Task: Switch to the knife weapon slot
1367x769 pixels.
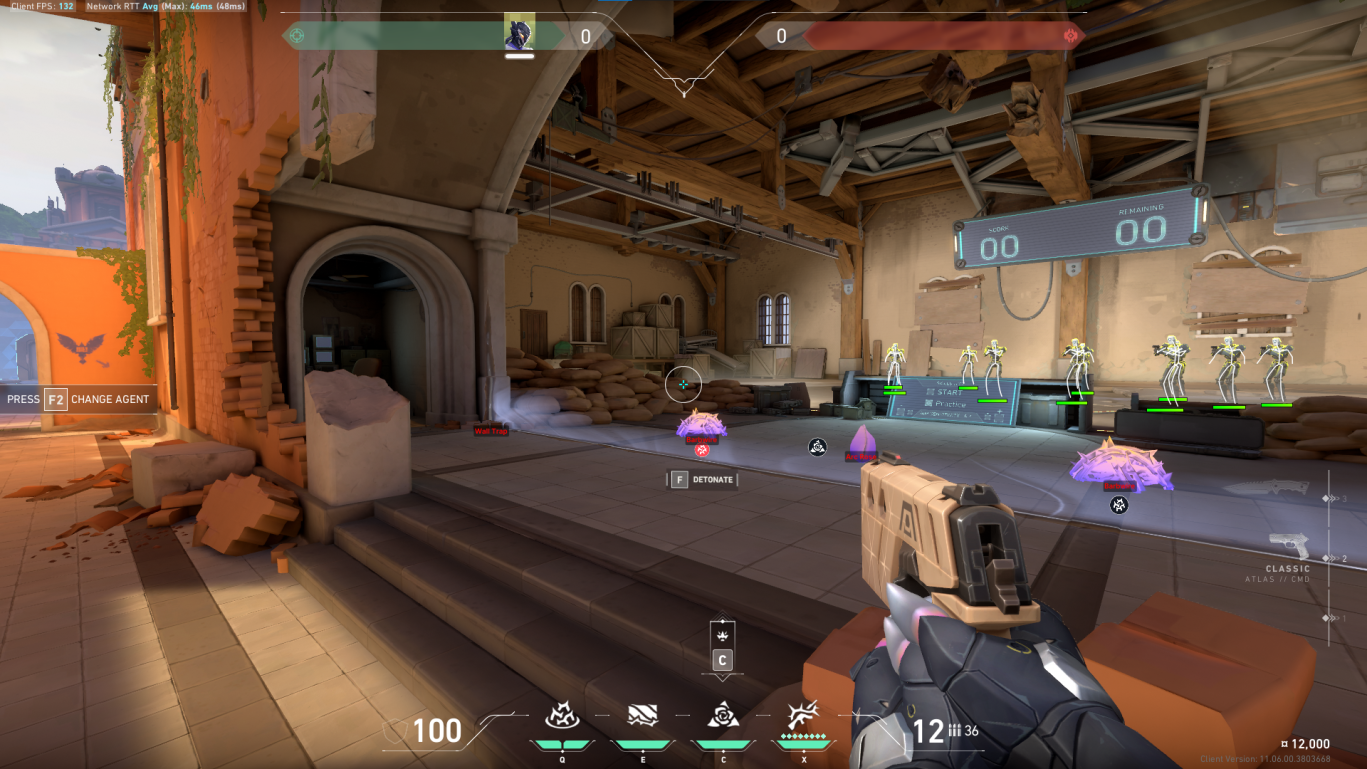Action: 1278,489
